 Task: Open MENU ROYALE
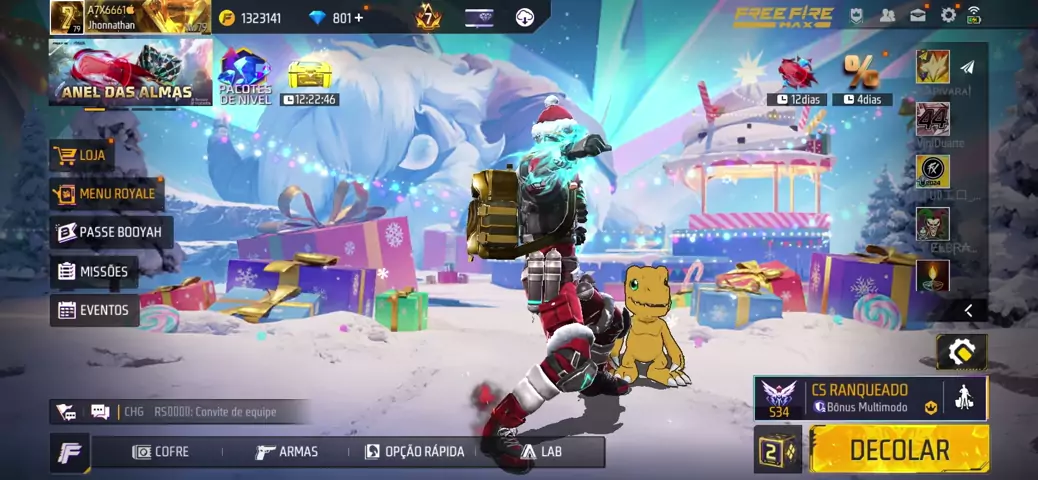click(107, 193)
